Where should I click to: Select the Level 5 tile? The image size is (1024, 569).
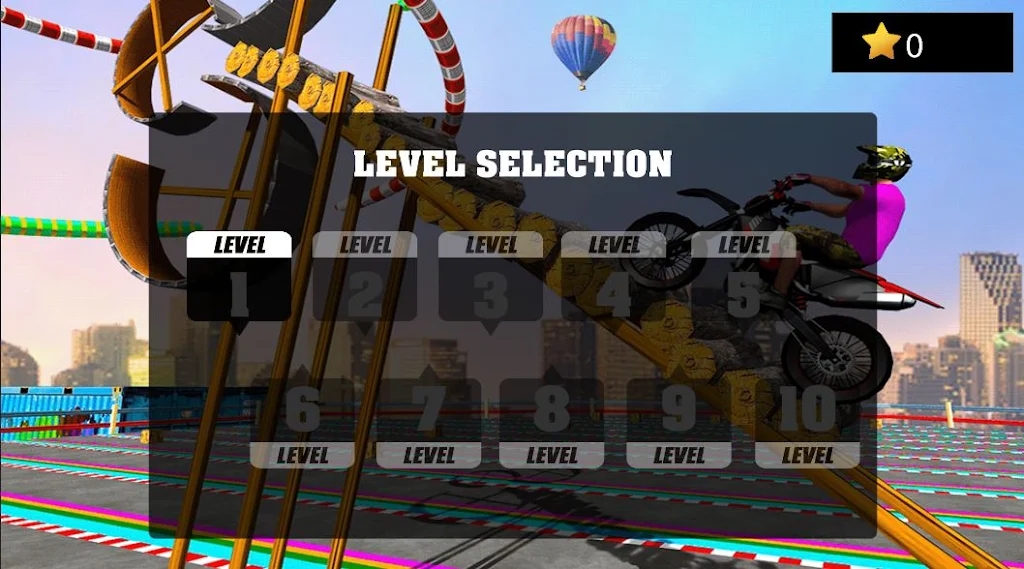[x=743, y=277]
